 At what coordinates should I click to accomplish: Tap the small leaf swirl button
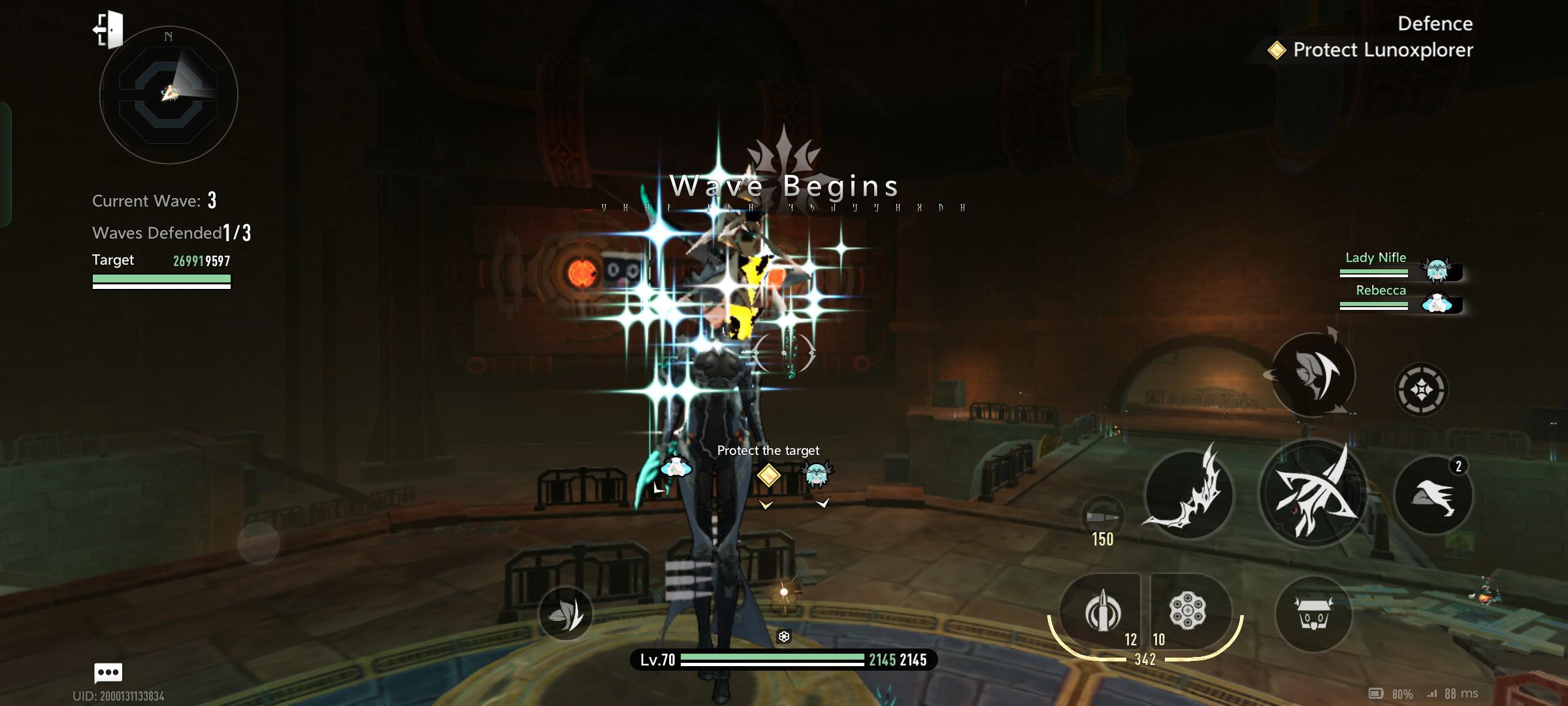tap(565, 613)
